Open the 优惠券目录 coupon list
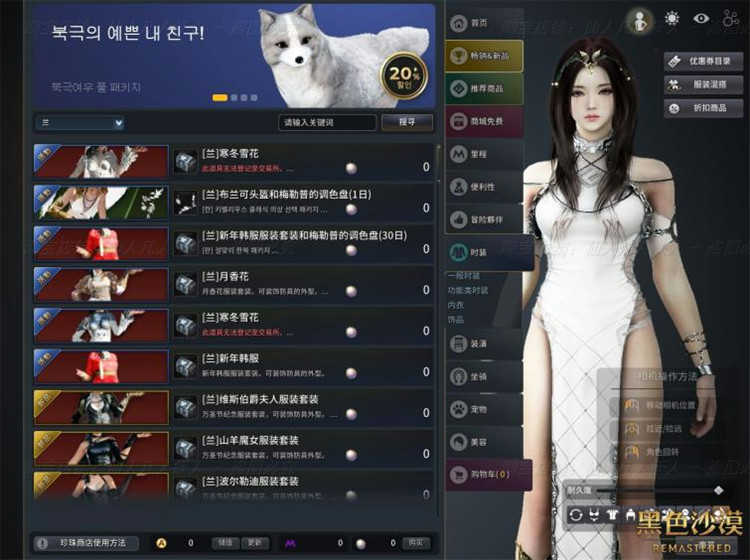The height and width of the screenshot is (560, 750). [702, 60]
